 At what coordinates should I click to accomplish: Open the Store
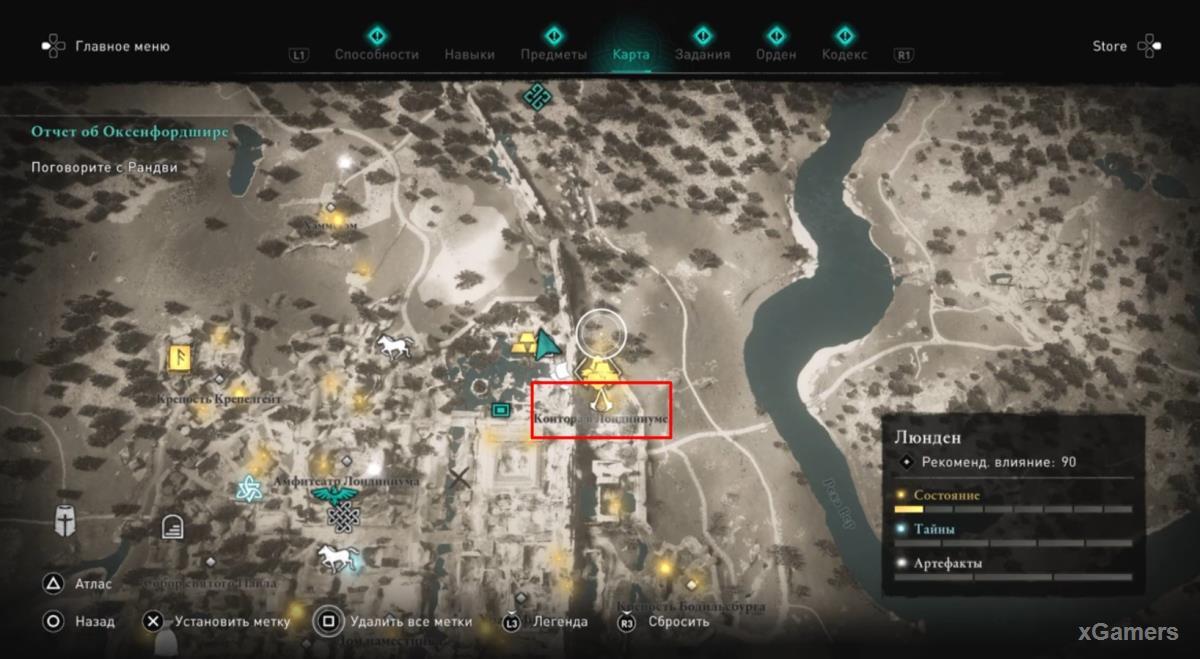point(1109,46)
